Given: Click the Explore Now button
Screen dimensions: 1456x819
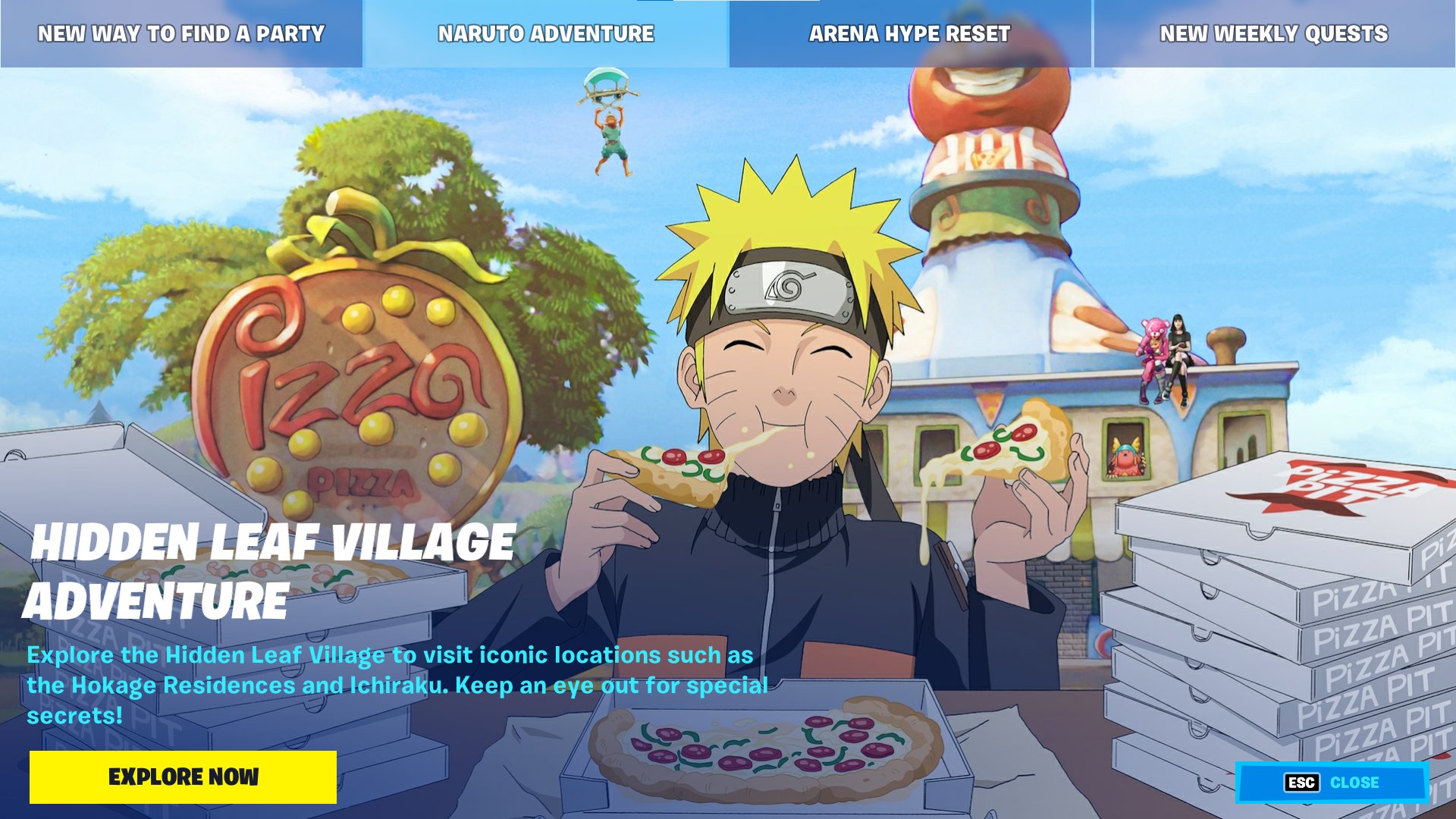Looking at the screenshot, I should [183, 777].
